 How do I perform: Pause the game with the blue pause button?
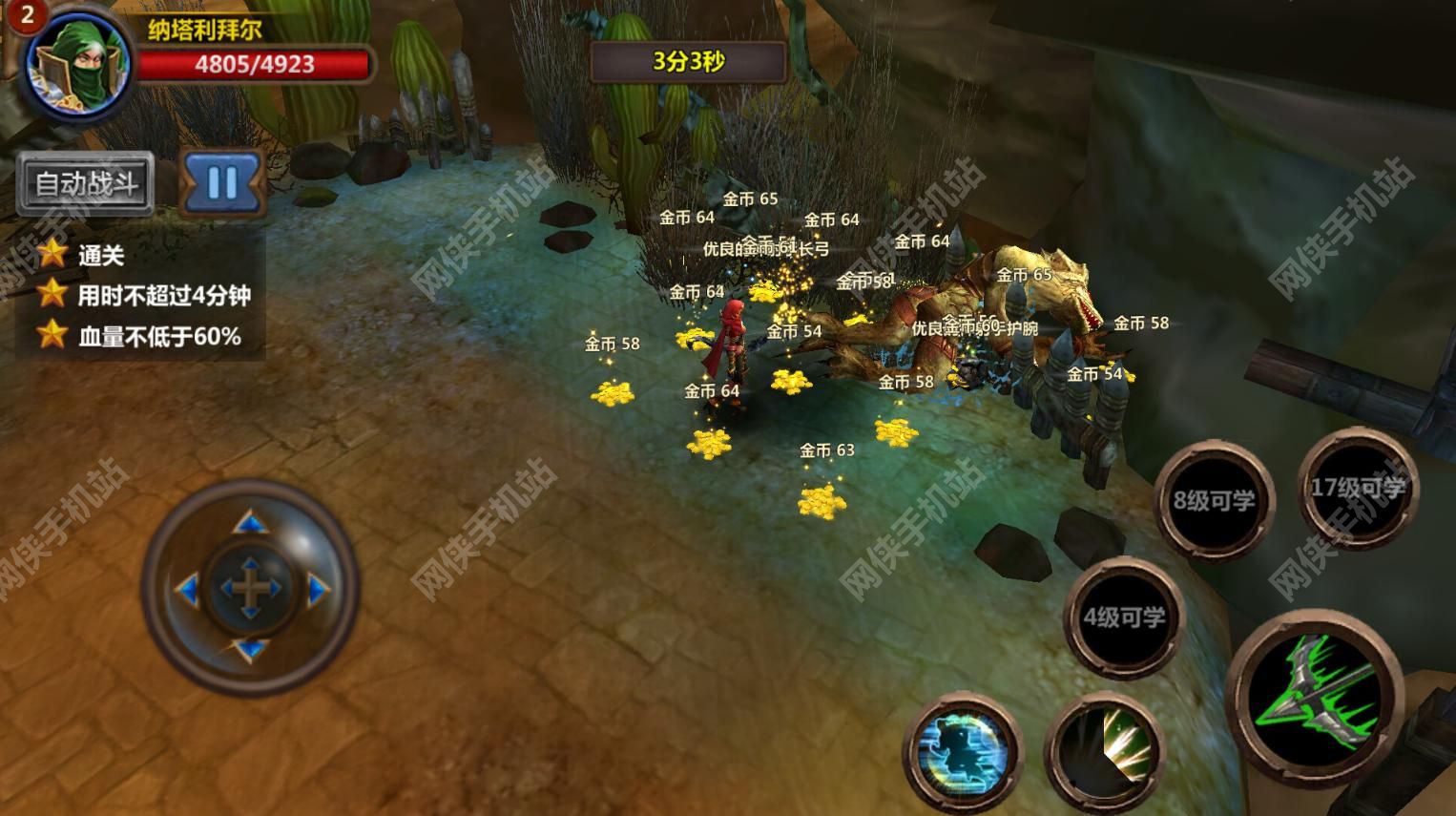click(x=222, y=181)
